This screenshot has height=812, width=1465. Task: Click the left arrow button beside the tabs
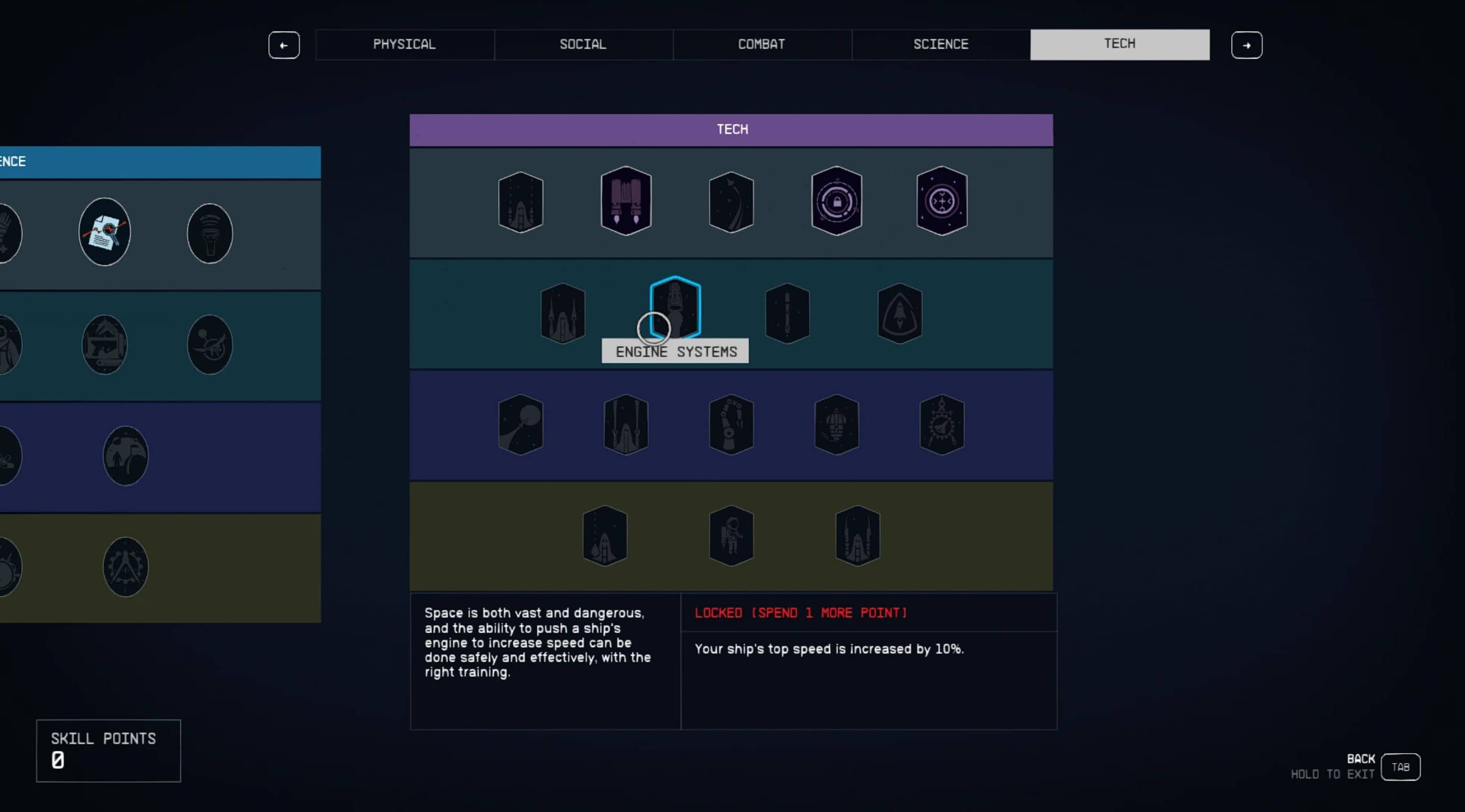pyautogui.click(x=284, y=45)
